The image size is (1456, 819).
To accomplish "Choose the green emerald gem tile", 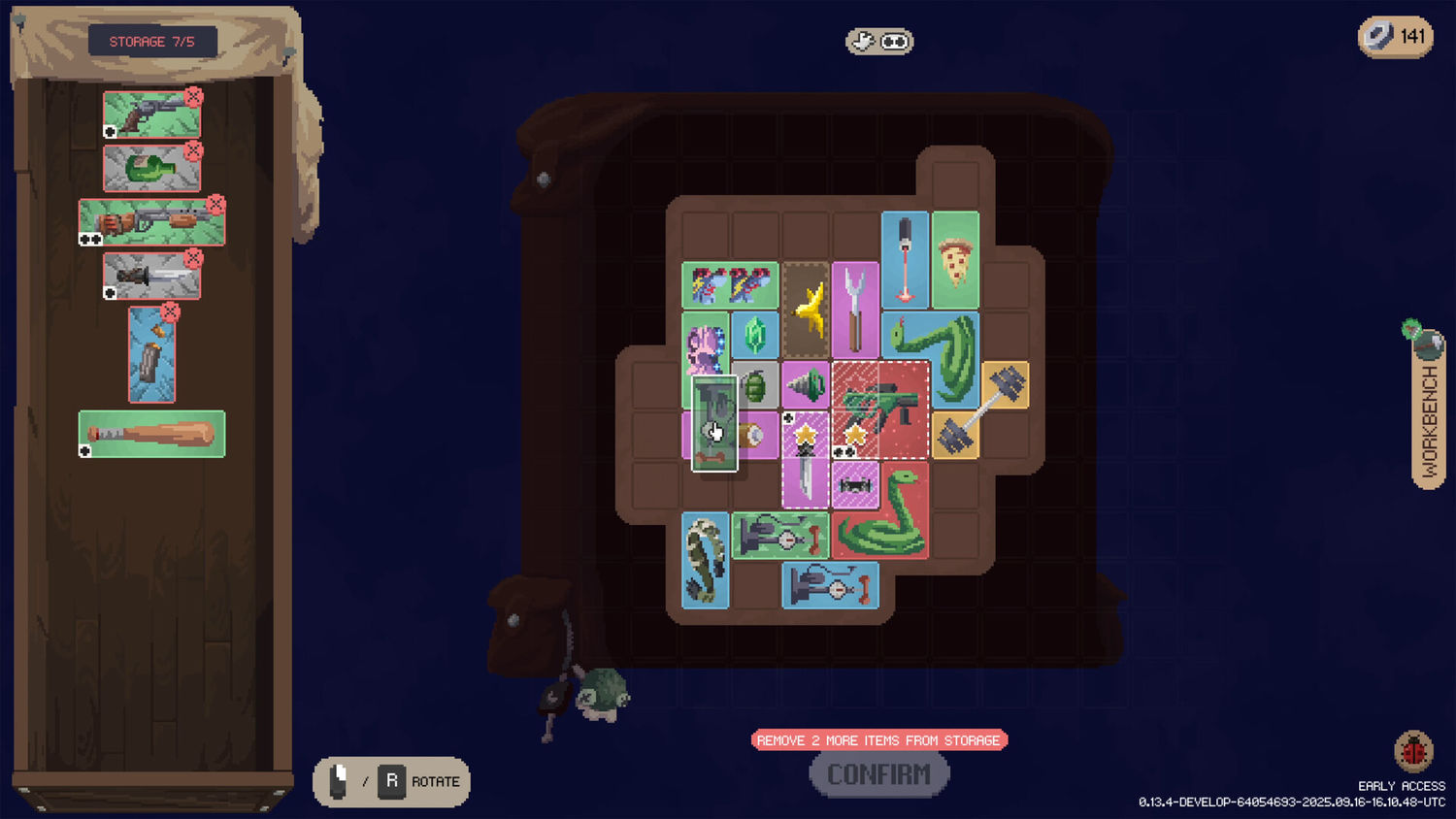I will pyautogui.click(x=754, y=336).
